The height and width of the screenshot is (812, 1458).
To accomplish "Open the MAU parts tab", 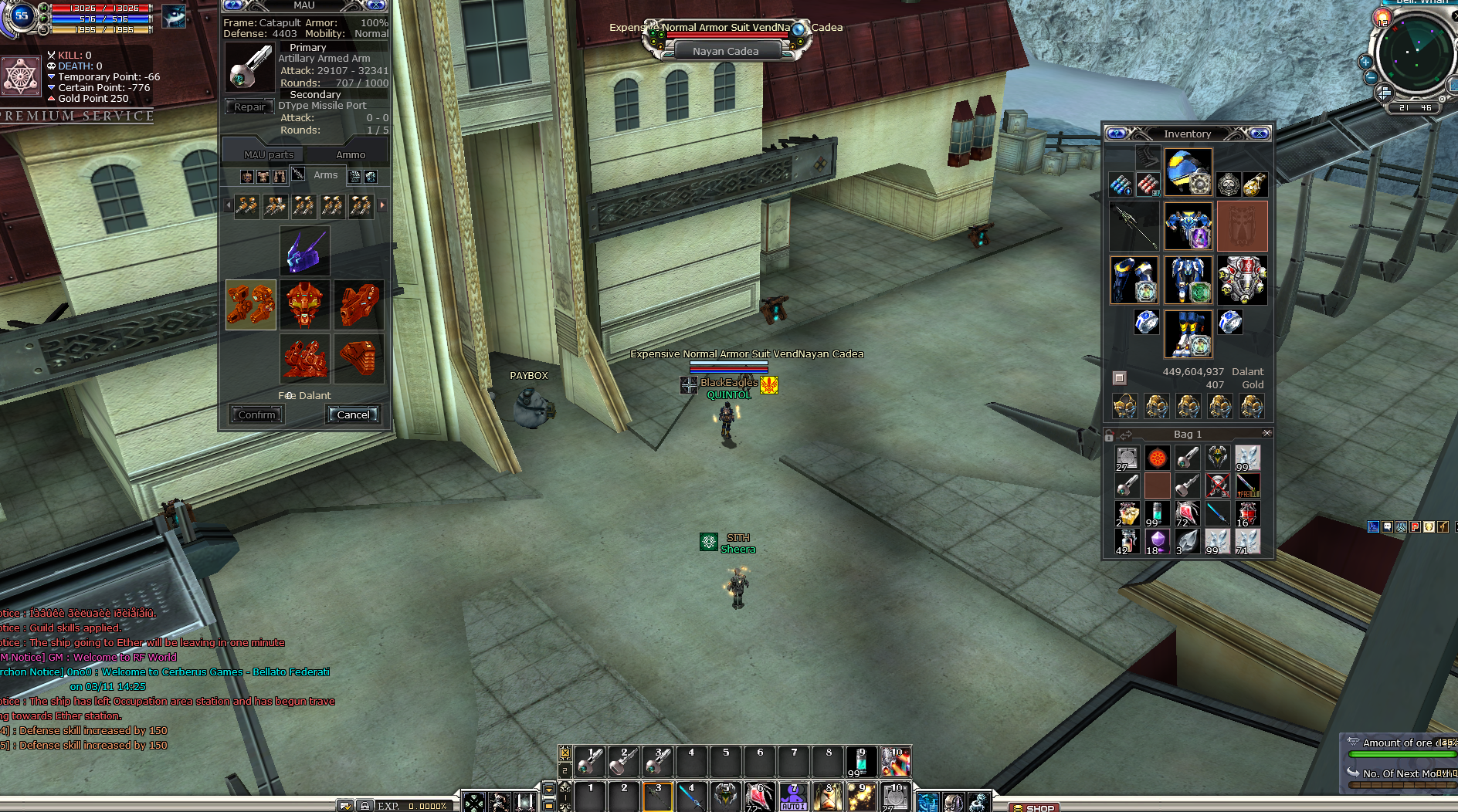I will pos(269,154).
